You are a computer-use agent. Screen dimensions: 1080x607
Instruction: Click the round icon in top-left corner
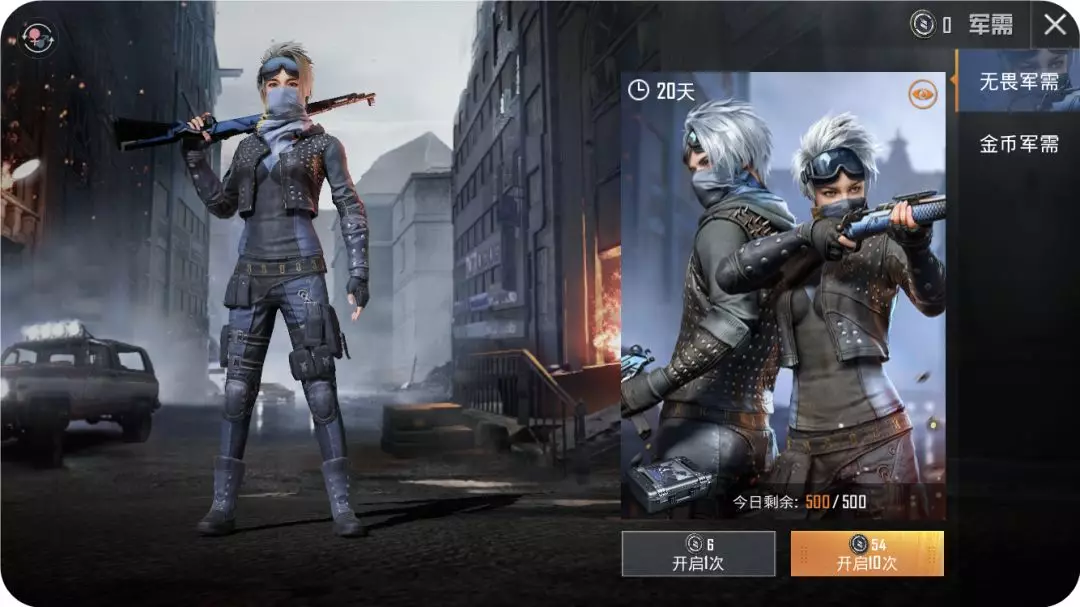tap(39, 37)
